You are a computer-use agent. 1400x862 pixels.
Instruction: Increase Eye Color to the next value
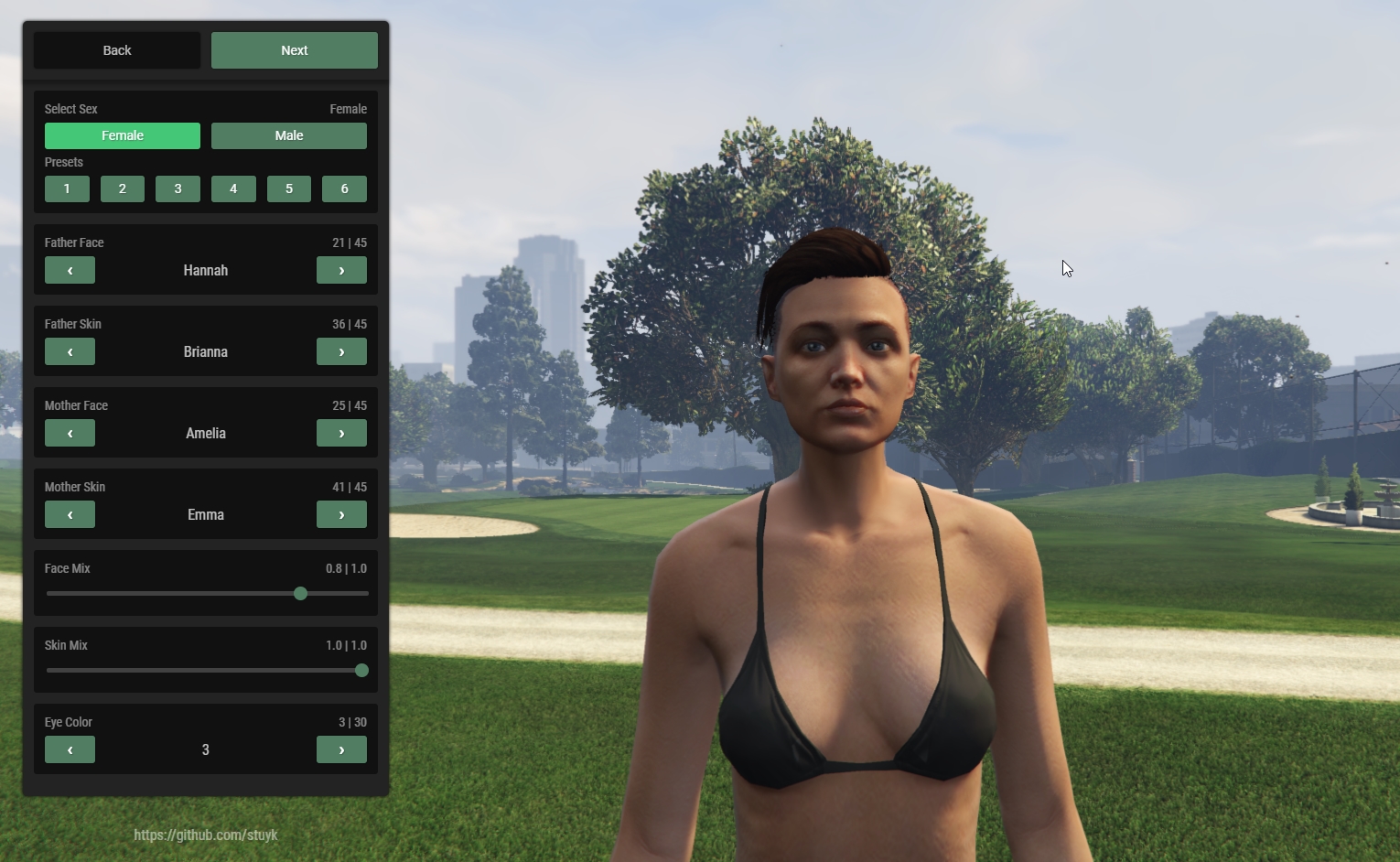pyautogui.click(x=341, y=749)
